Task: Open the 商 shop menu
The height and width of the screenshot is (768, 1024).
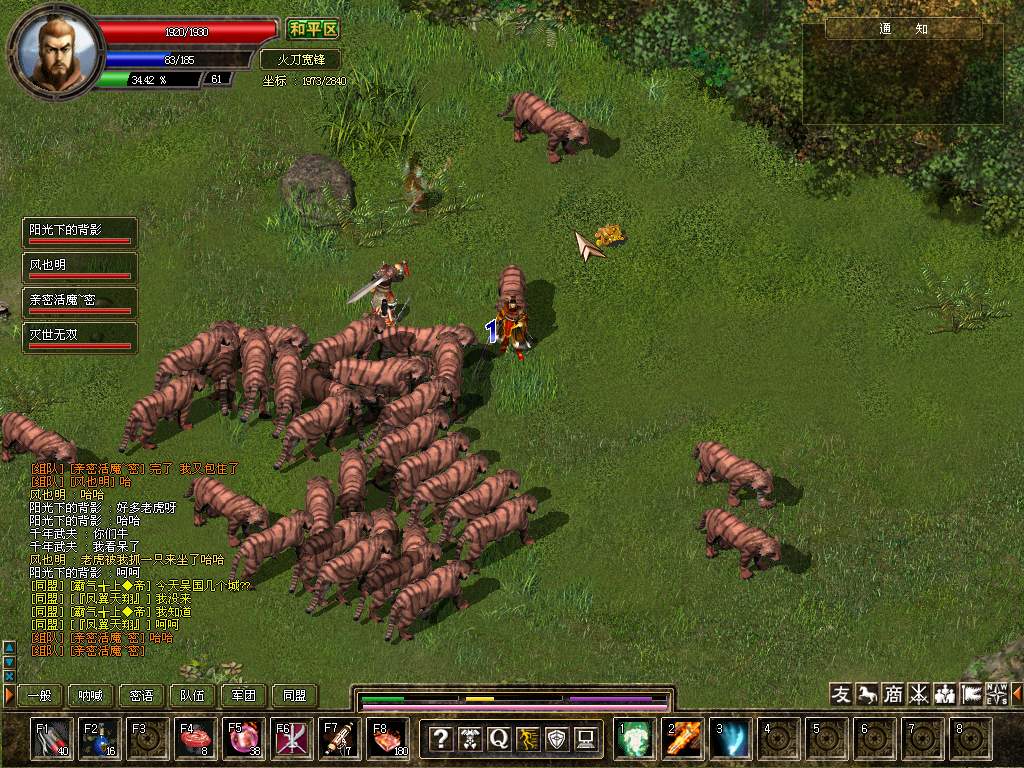Action: (893, 694)
